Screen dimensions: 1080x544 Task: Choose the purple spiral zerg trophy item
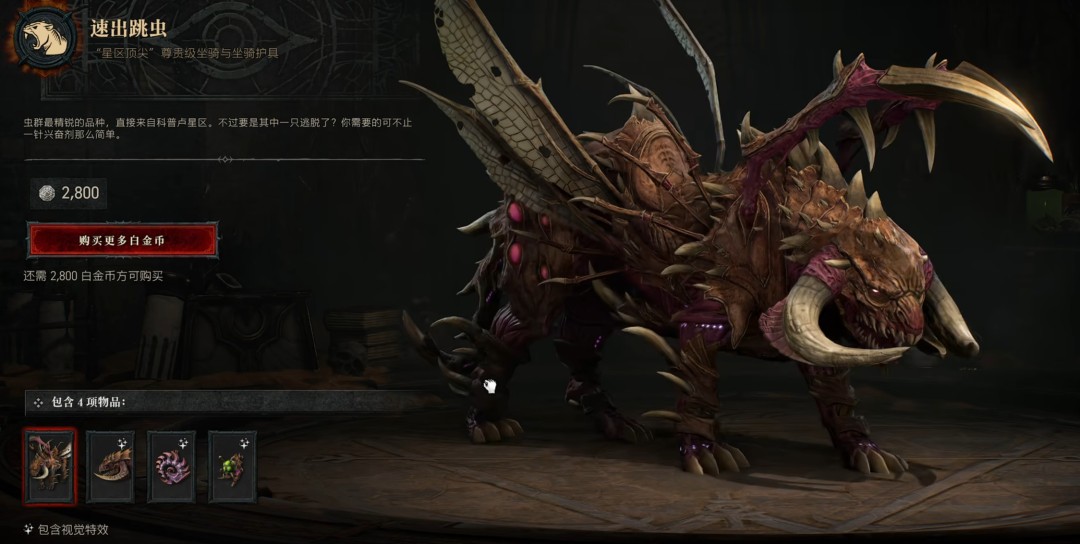point(171,466)
